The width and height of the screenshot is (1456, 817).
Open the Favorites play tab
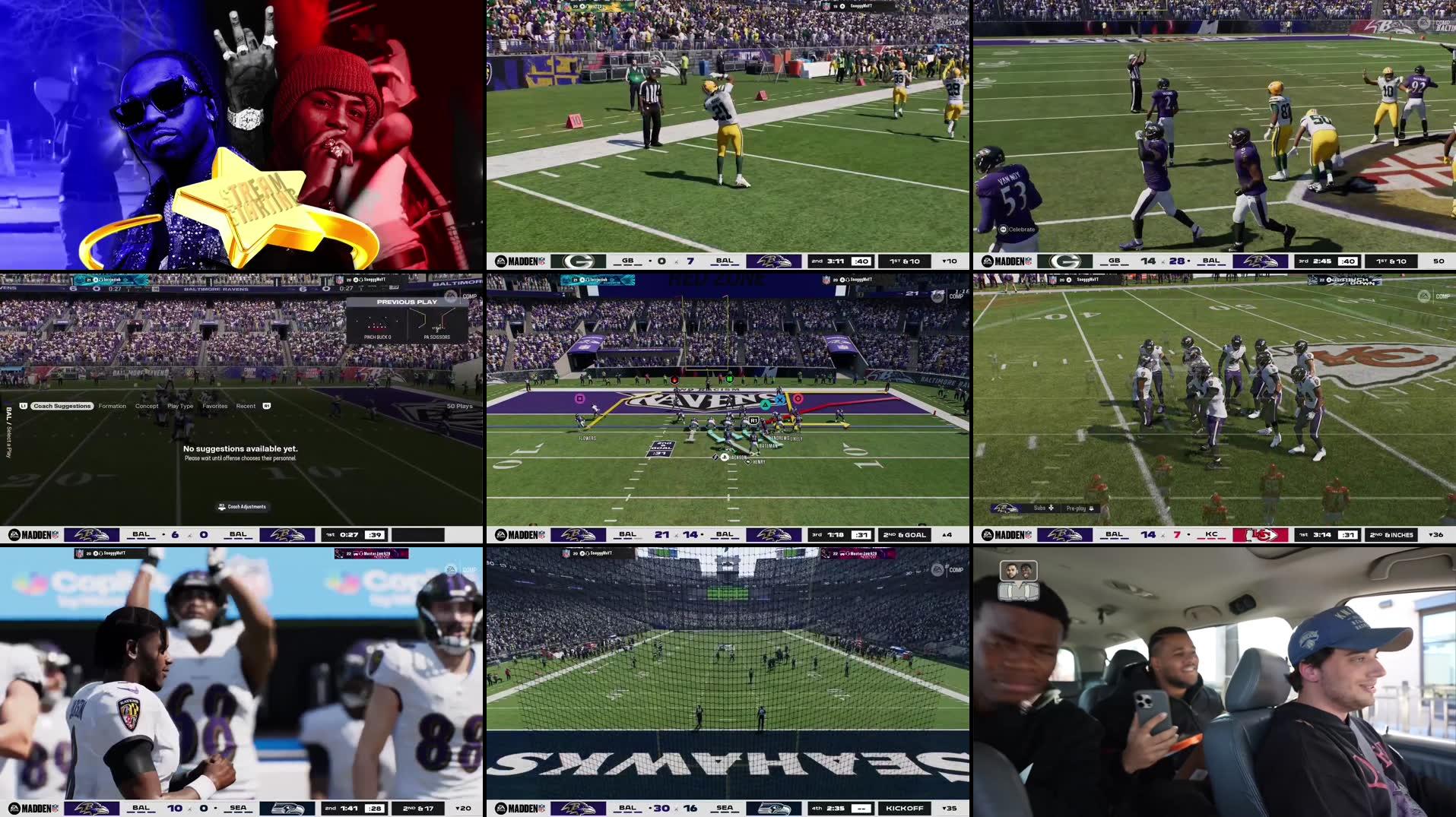pyautogui.click(x=215, y=405)
